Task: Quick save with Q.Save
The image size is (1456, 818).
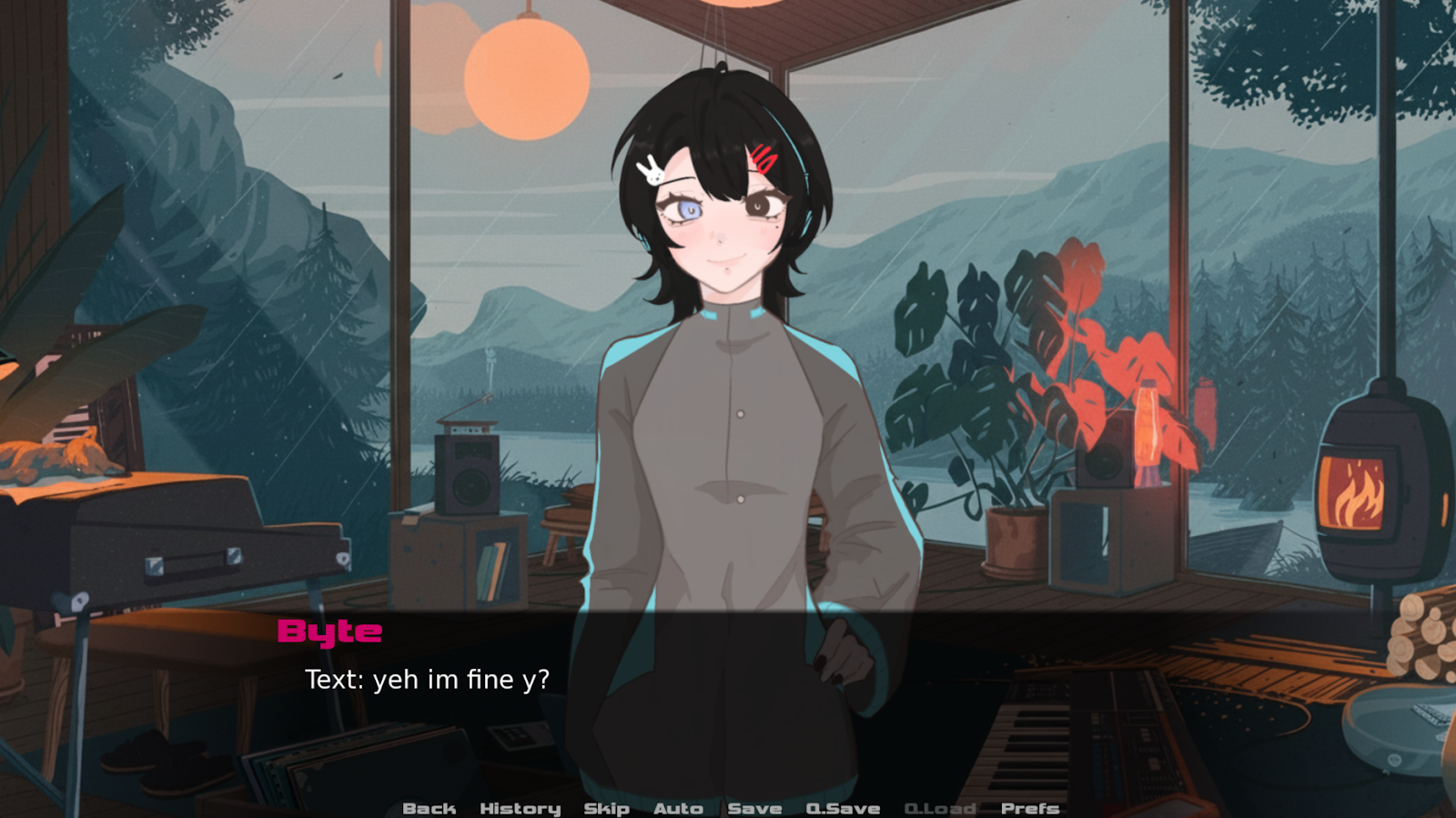Action: 843,808
